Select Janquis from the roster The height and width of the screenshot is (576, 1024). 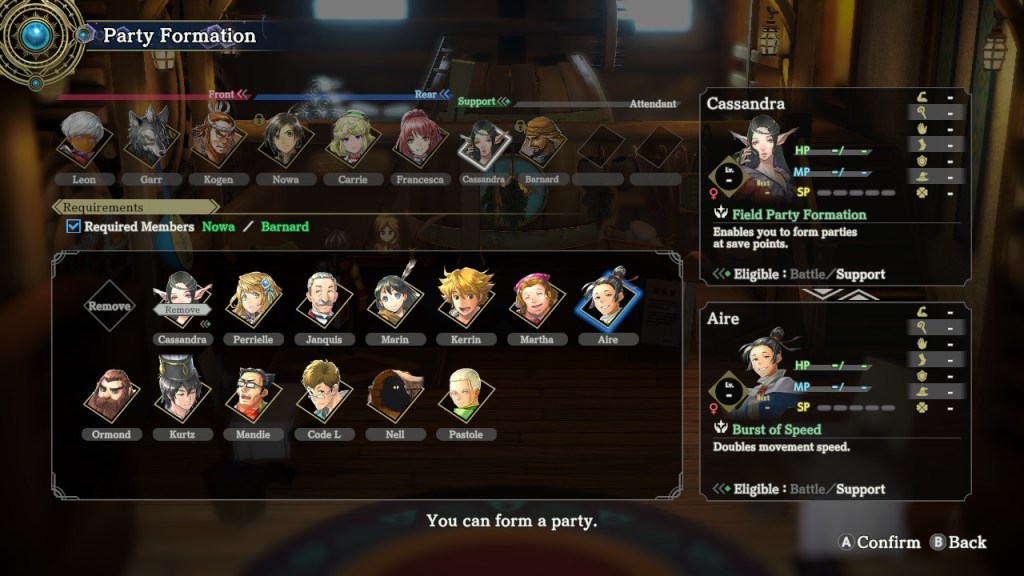pos(322,299)
